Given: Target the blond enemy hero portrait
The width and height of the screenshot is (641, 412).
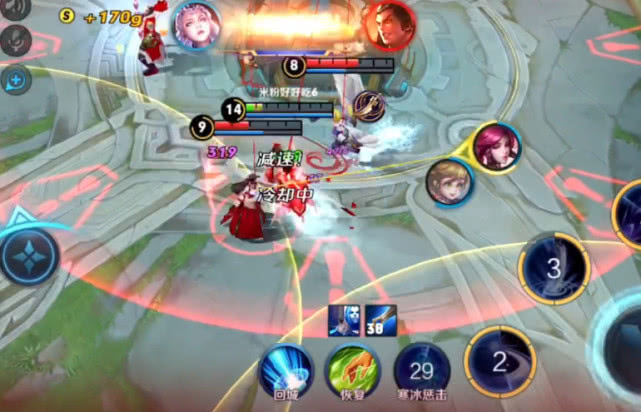Looking at the screenshot, I should point(449,182).
